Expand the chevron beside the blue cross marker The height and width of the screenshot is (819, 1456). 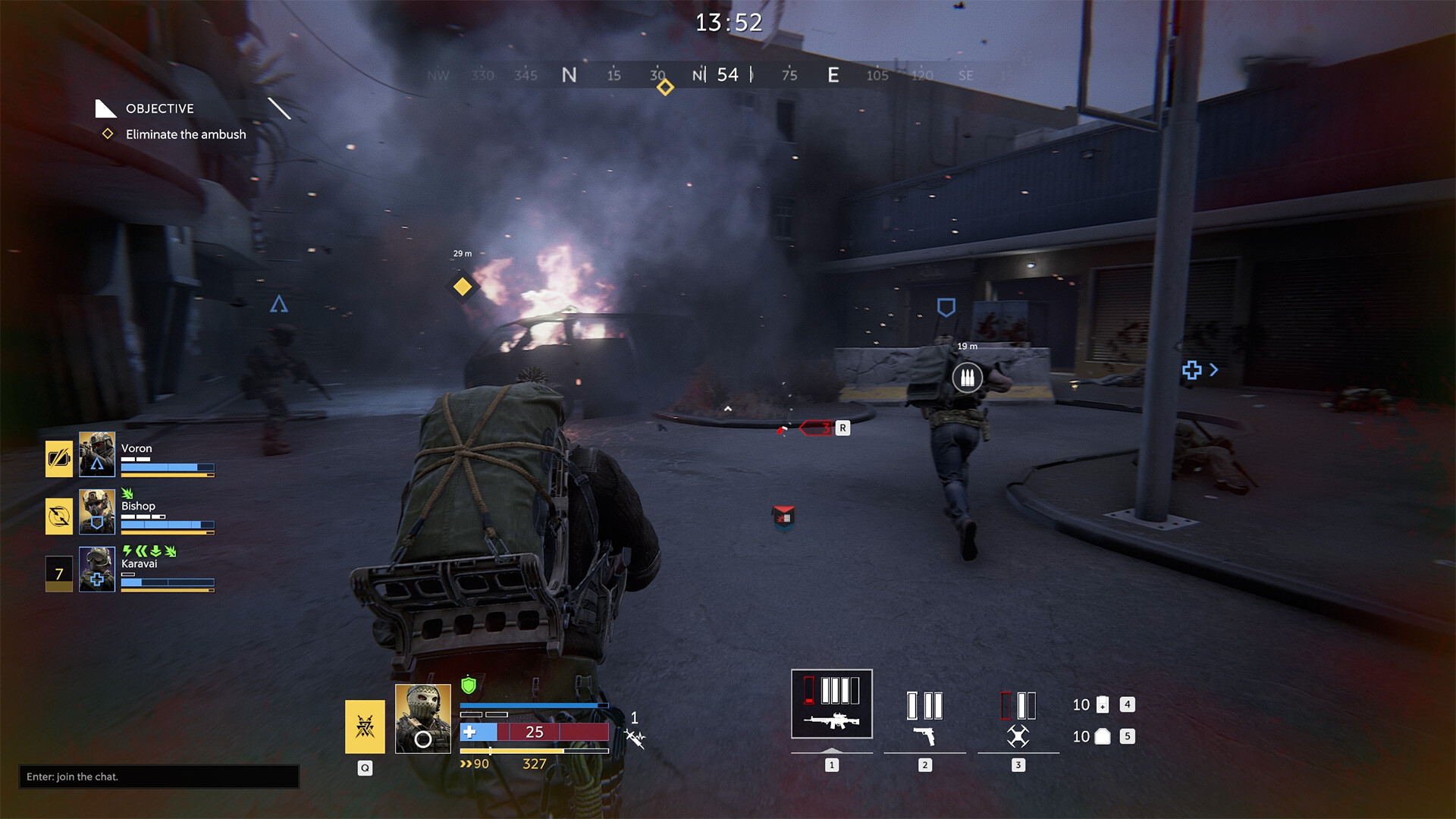click(1214, 370)
